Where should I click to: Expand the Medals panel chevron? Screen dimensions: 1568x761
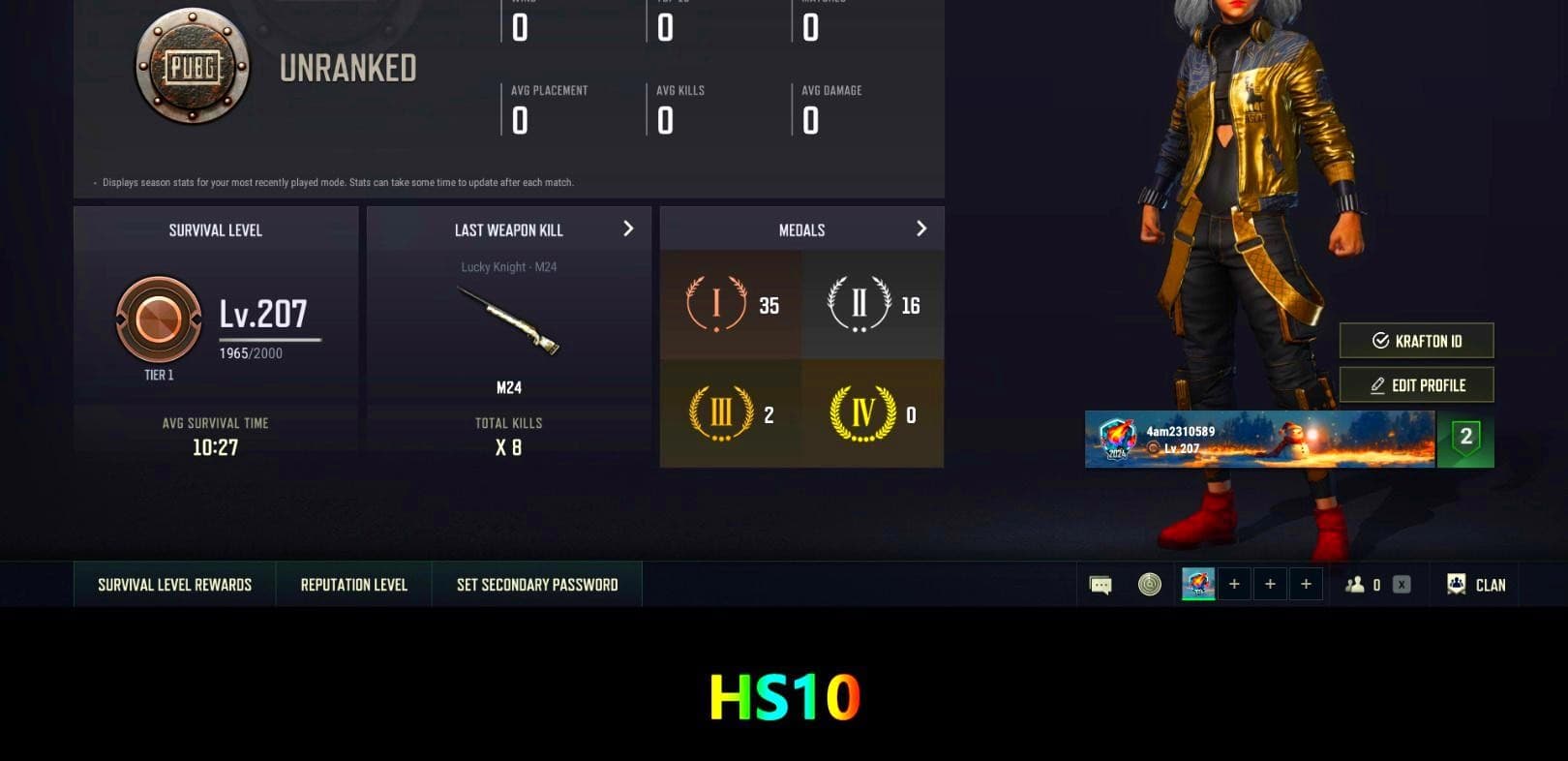[x=920, y=228]
